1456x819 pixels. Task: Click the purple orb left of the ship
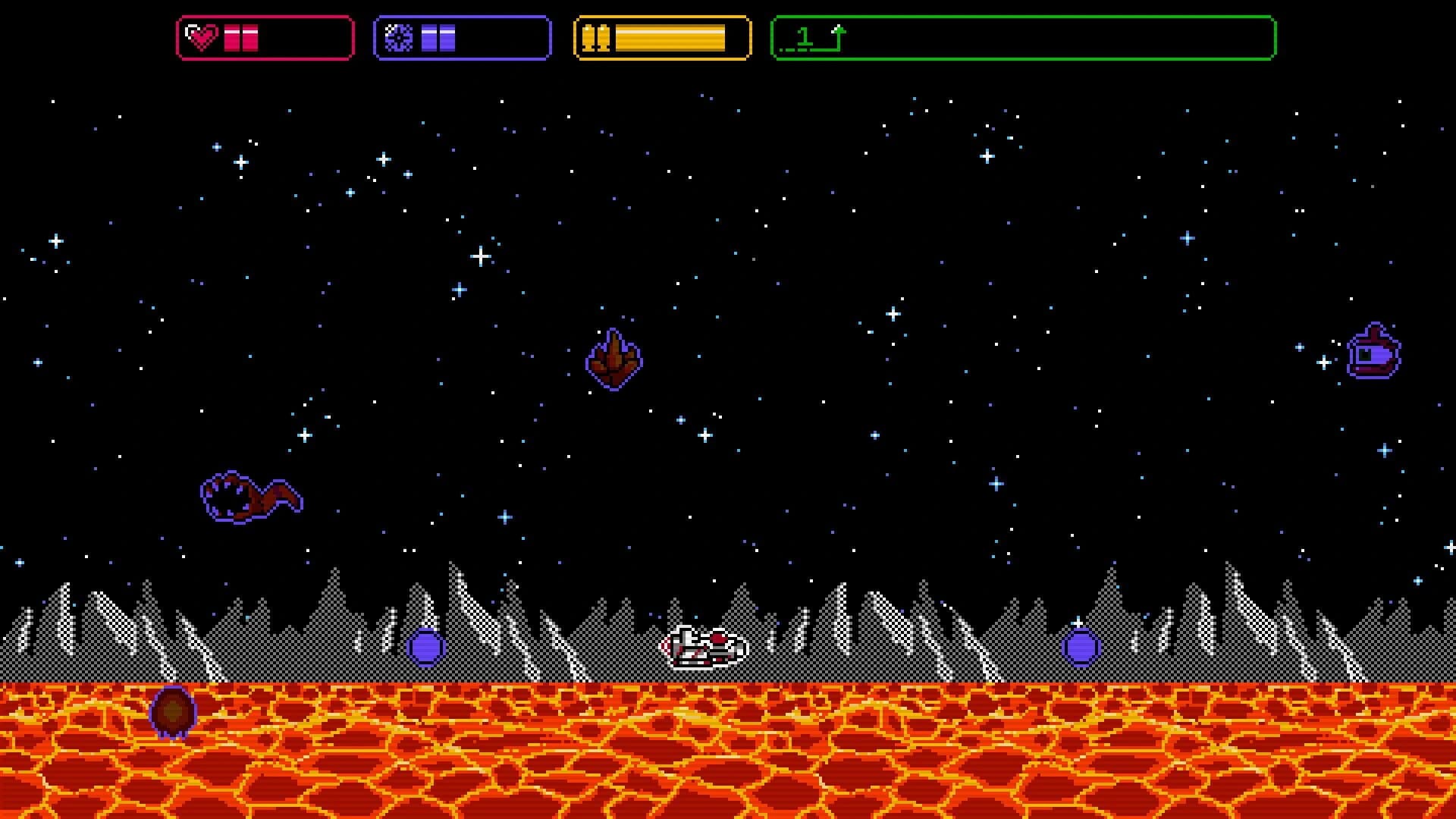click(425, 648)
